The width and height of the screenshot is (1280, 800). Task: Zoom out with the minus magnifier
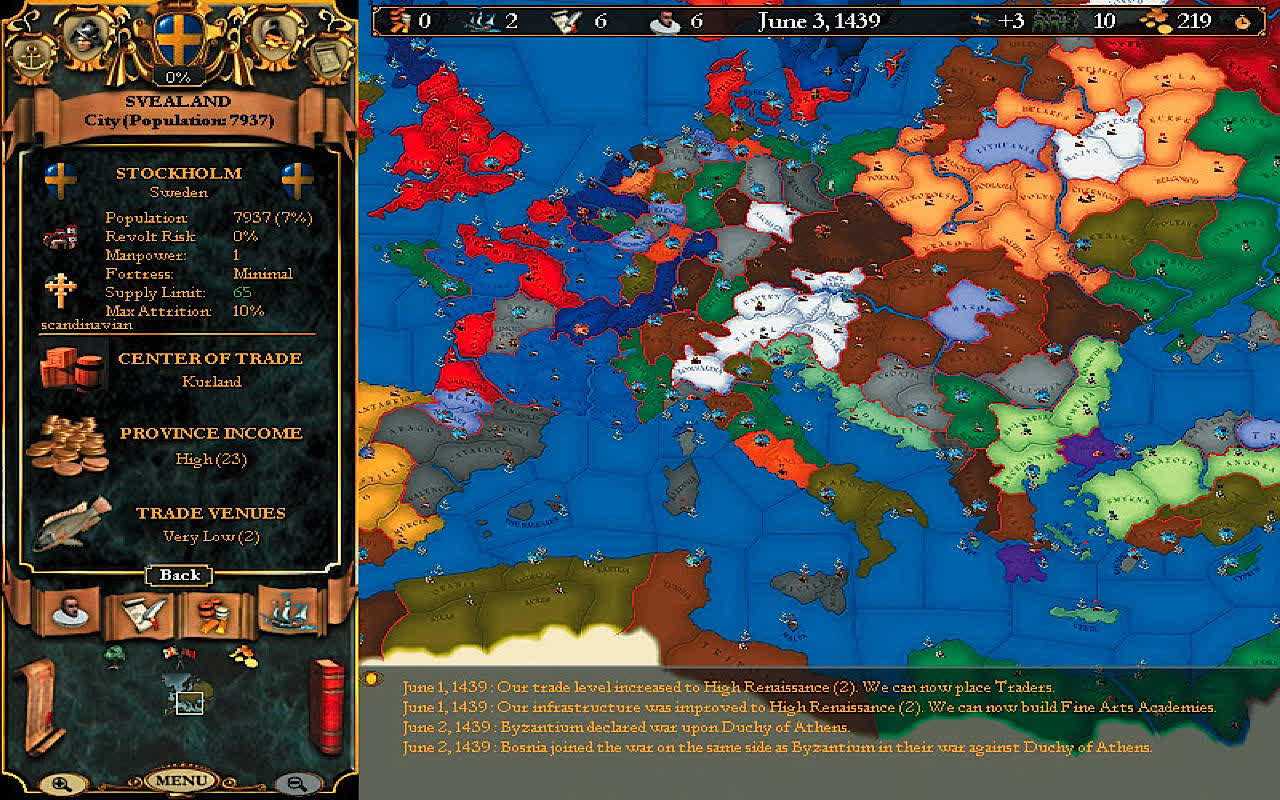coord(296,783)
